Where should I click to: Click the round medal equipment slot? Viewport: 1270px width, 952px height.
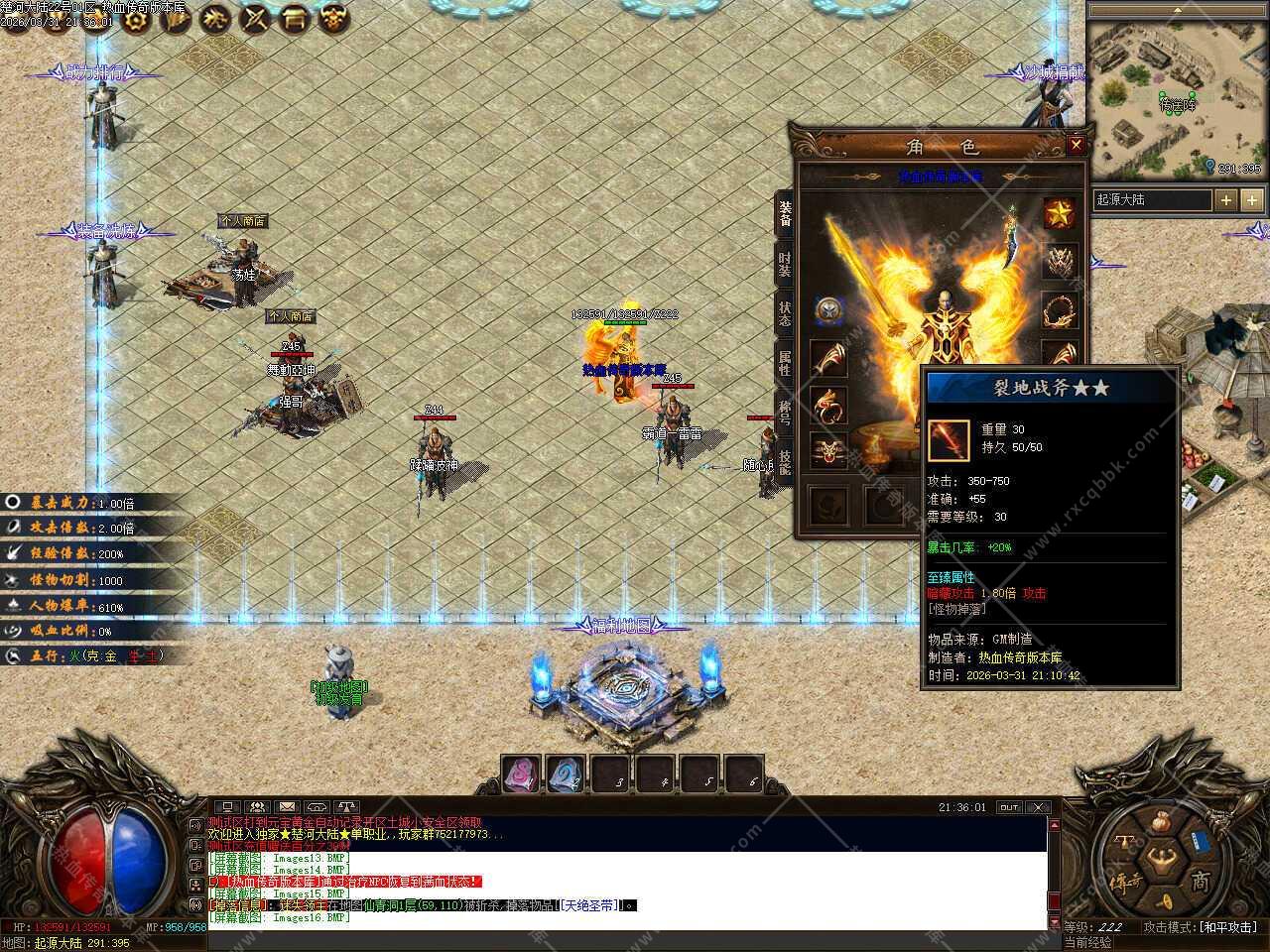[828, 310]
